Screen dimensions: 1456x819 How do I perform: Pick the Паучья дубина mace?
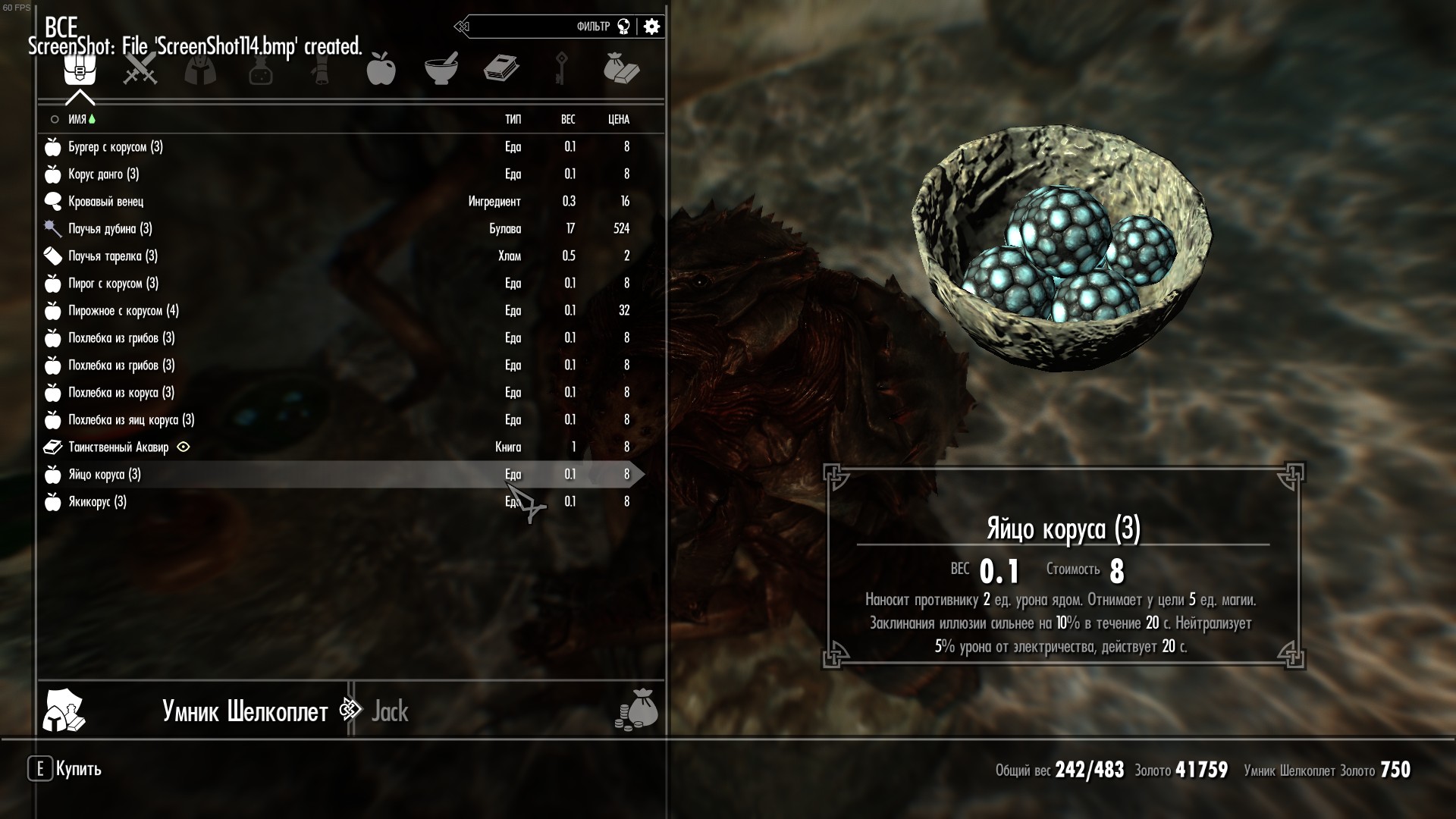pos(110,229)
